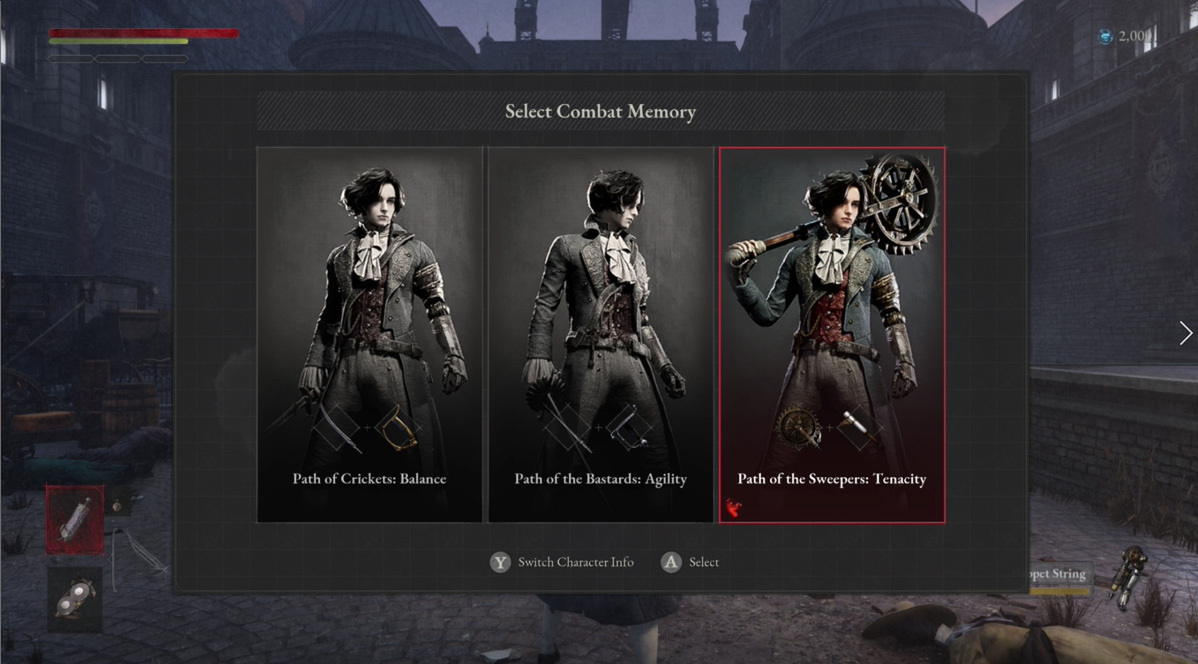Select Path of the Bastards: Agility card

pyautogui.click(x=600, y=334)
